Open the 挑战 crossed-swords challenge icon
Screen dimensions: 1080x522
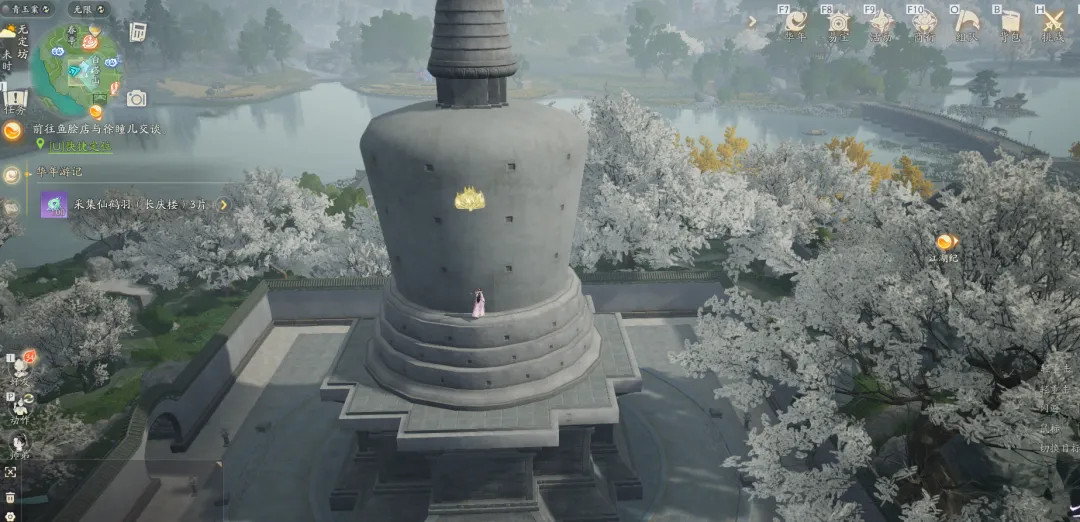tap(1053, 22)
